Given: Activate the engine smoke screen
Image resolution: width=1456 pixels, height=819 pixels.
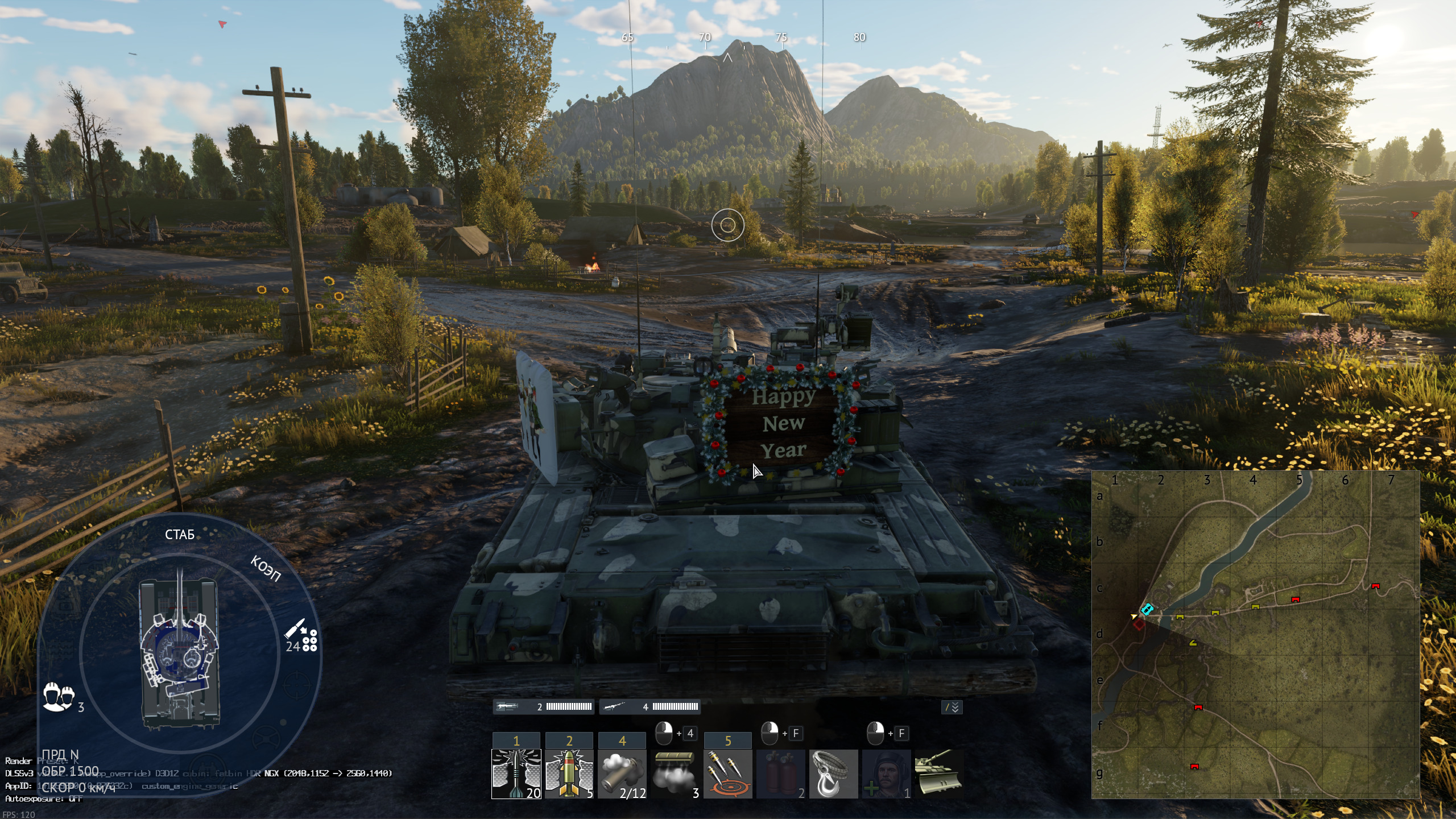Looking at the screenshot, I should 675,773.
